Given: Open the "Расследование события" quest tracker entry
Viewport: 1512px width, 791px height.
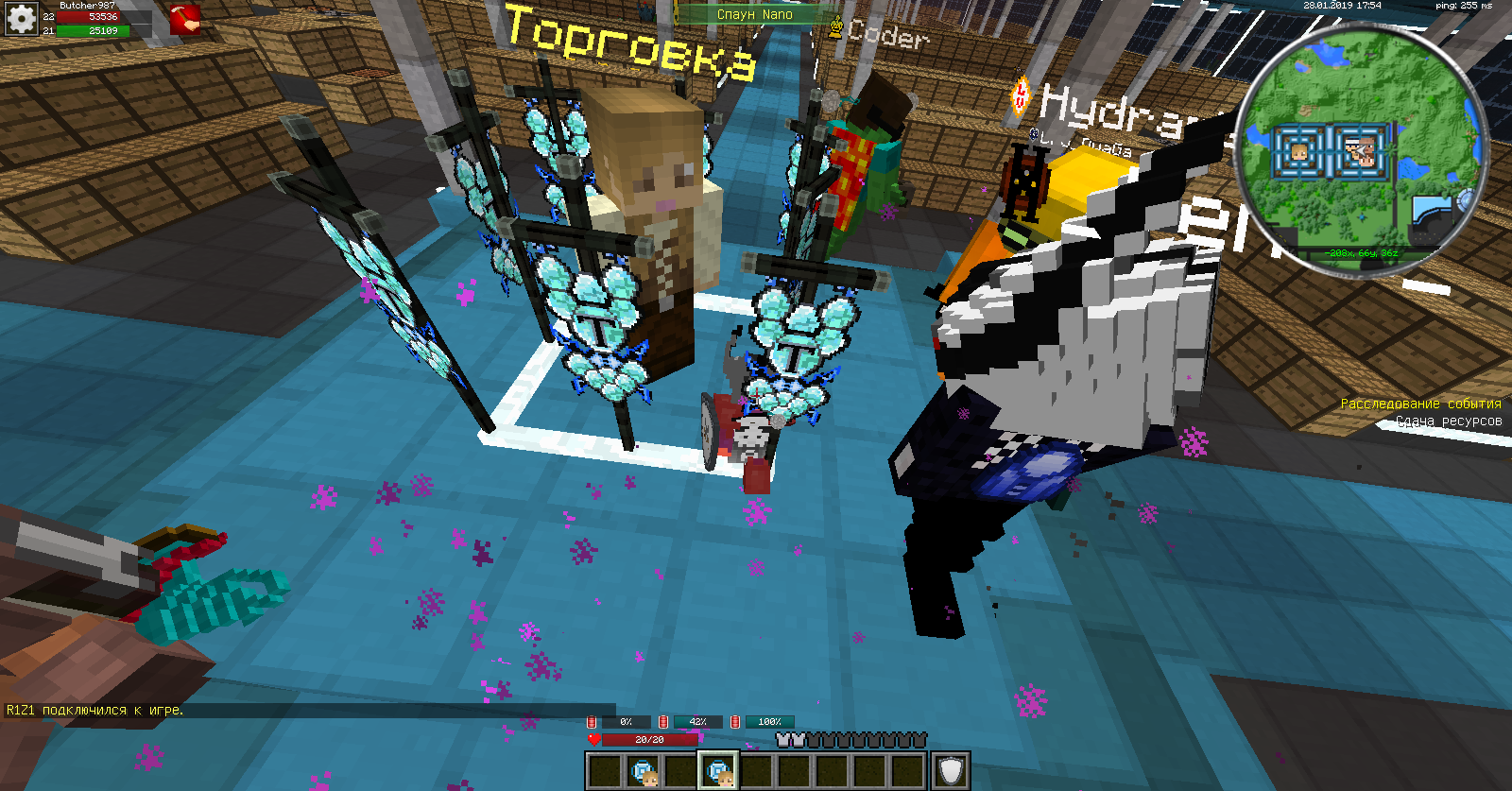Looking at the screenshot, I should 1420,404.
